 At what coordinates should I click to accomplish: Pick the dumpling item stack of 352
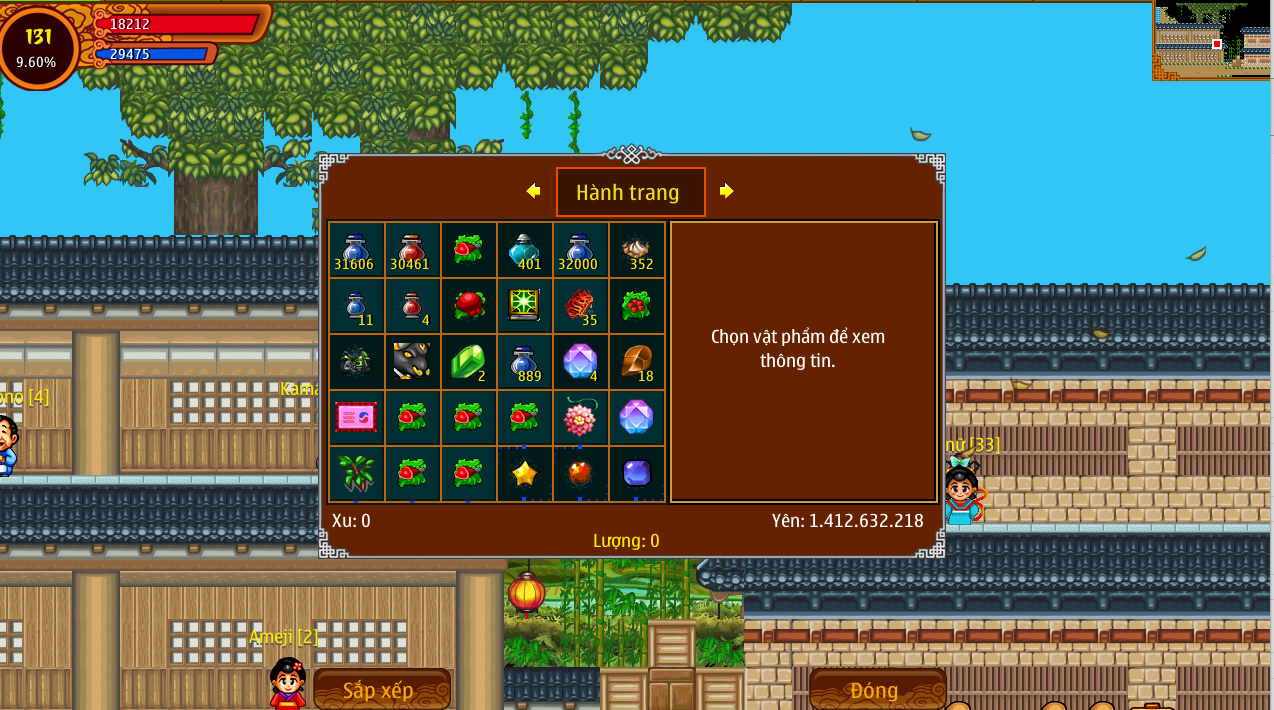click(636, 250)
